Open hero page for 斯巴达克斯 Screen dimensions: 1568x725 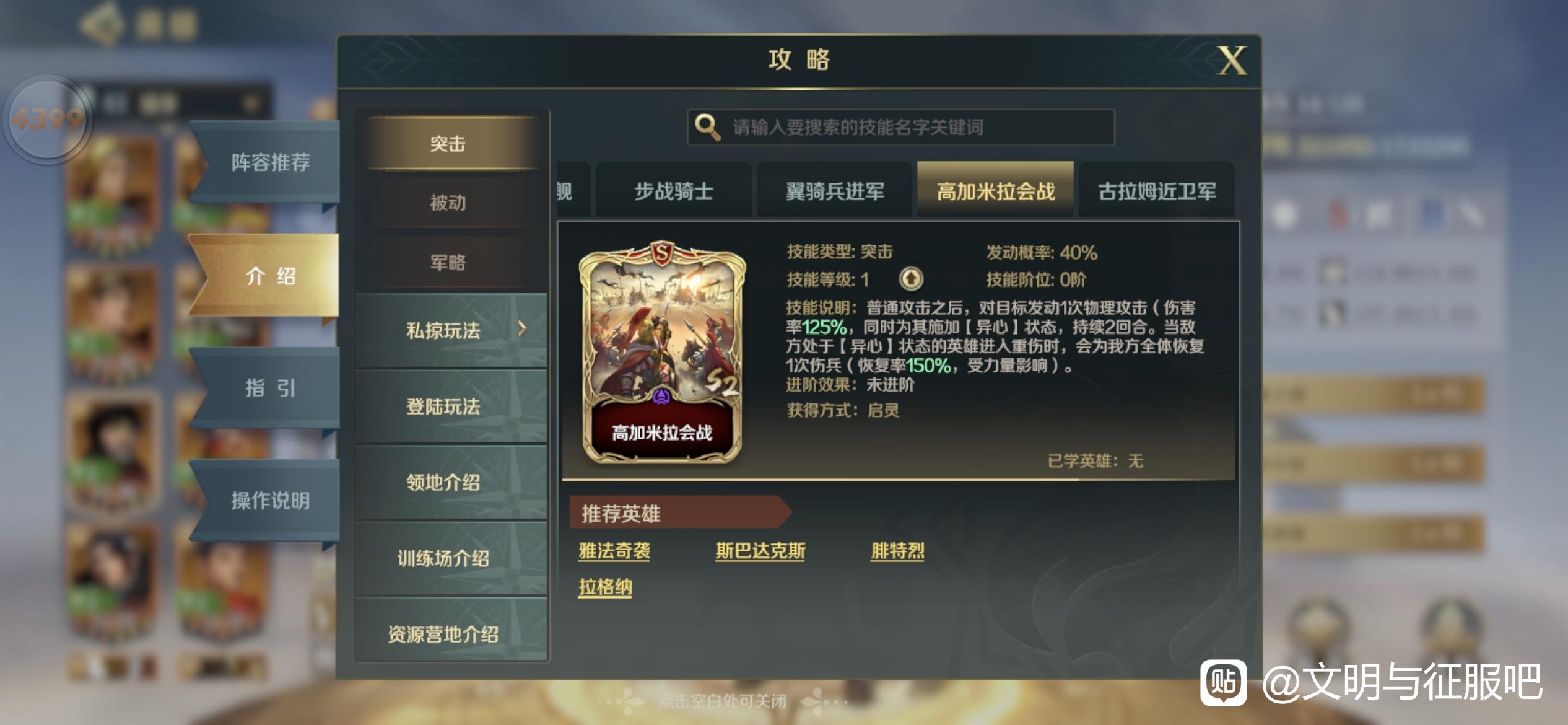click(760, 550)
